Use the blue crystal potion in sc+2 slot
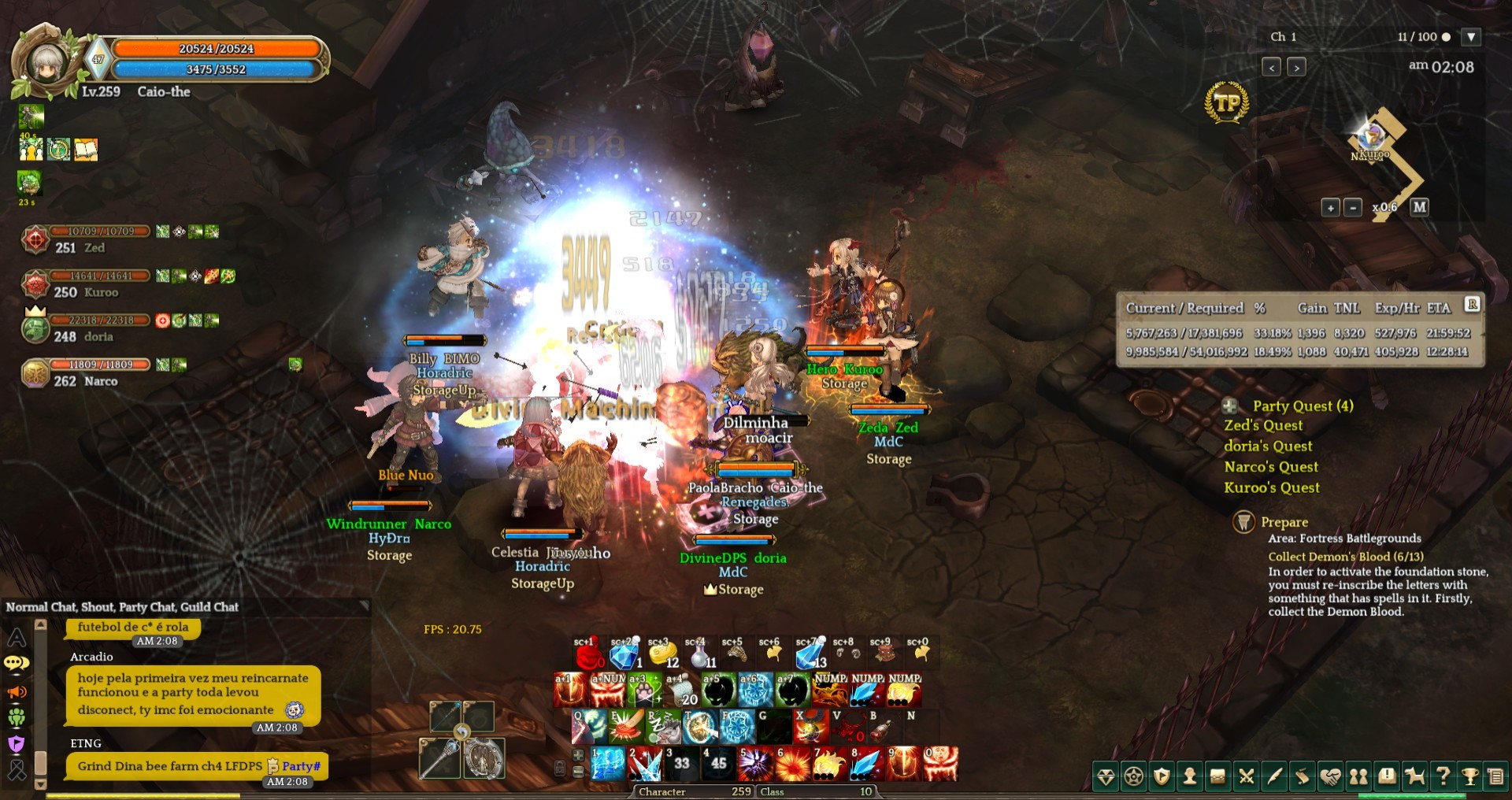 pyautogui.click(x=624, y=654)
